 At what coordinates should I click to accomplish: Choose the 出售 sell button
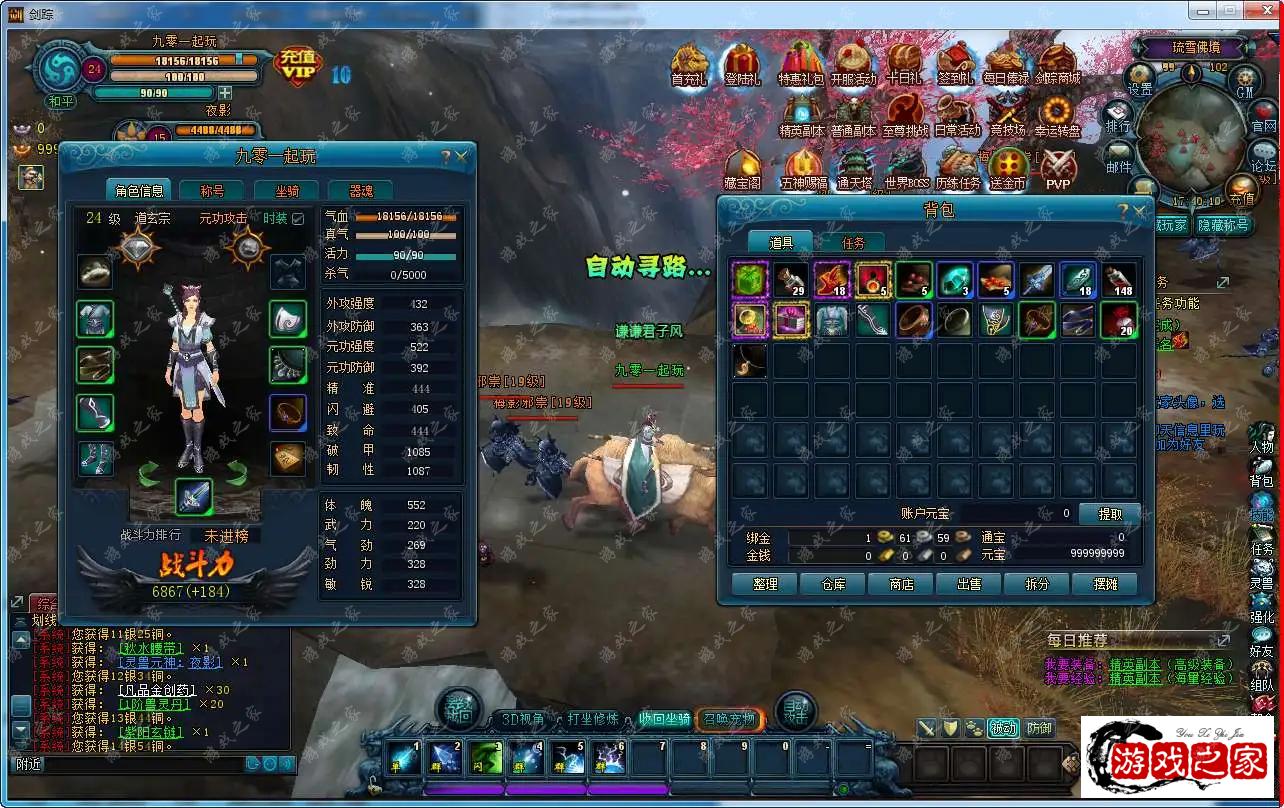[969, 584]
